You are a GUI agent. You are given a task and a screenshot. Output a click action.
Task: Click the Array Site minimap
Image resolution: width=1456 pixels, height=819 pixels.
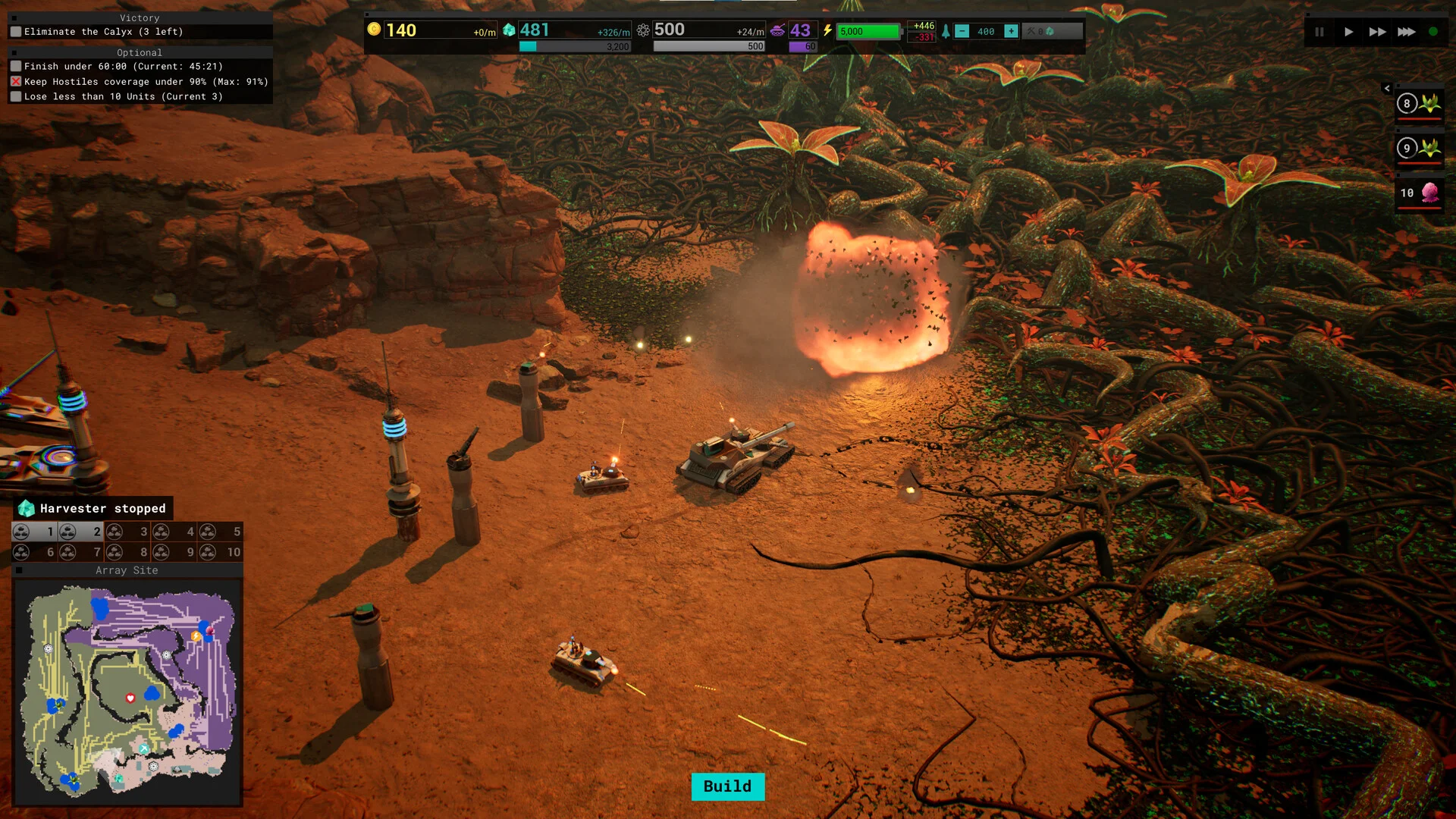click(127, 692)
